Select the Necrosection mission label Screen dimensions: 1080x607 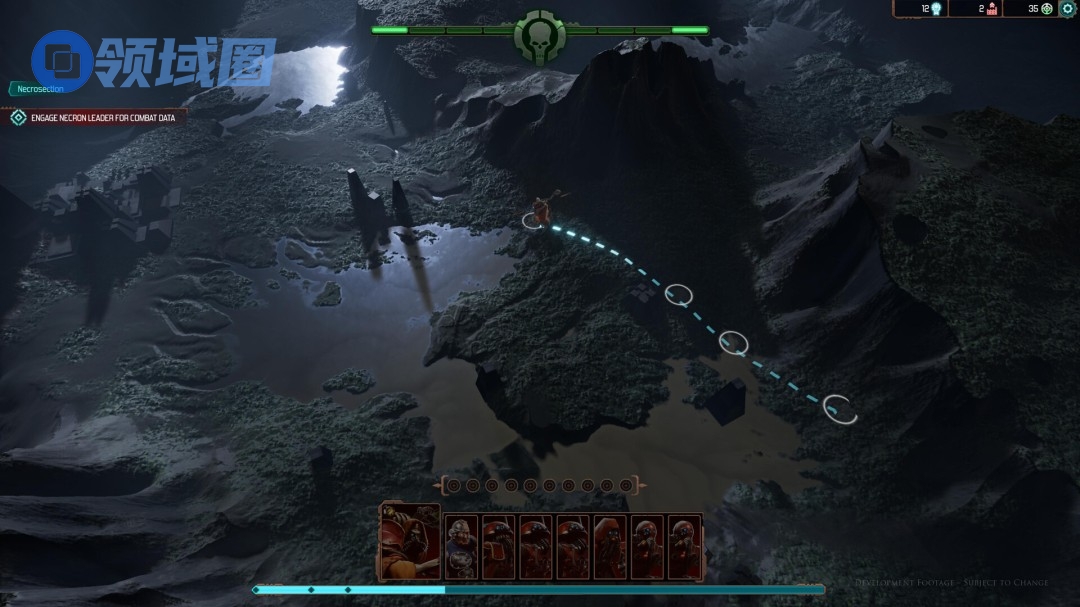pyautogui.click(x=40, y=89)
